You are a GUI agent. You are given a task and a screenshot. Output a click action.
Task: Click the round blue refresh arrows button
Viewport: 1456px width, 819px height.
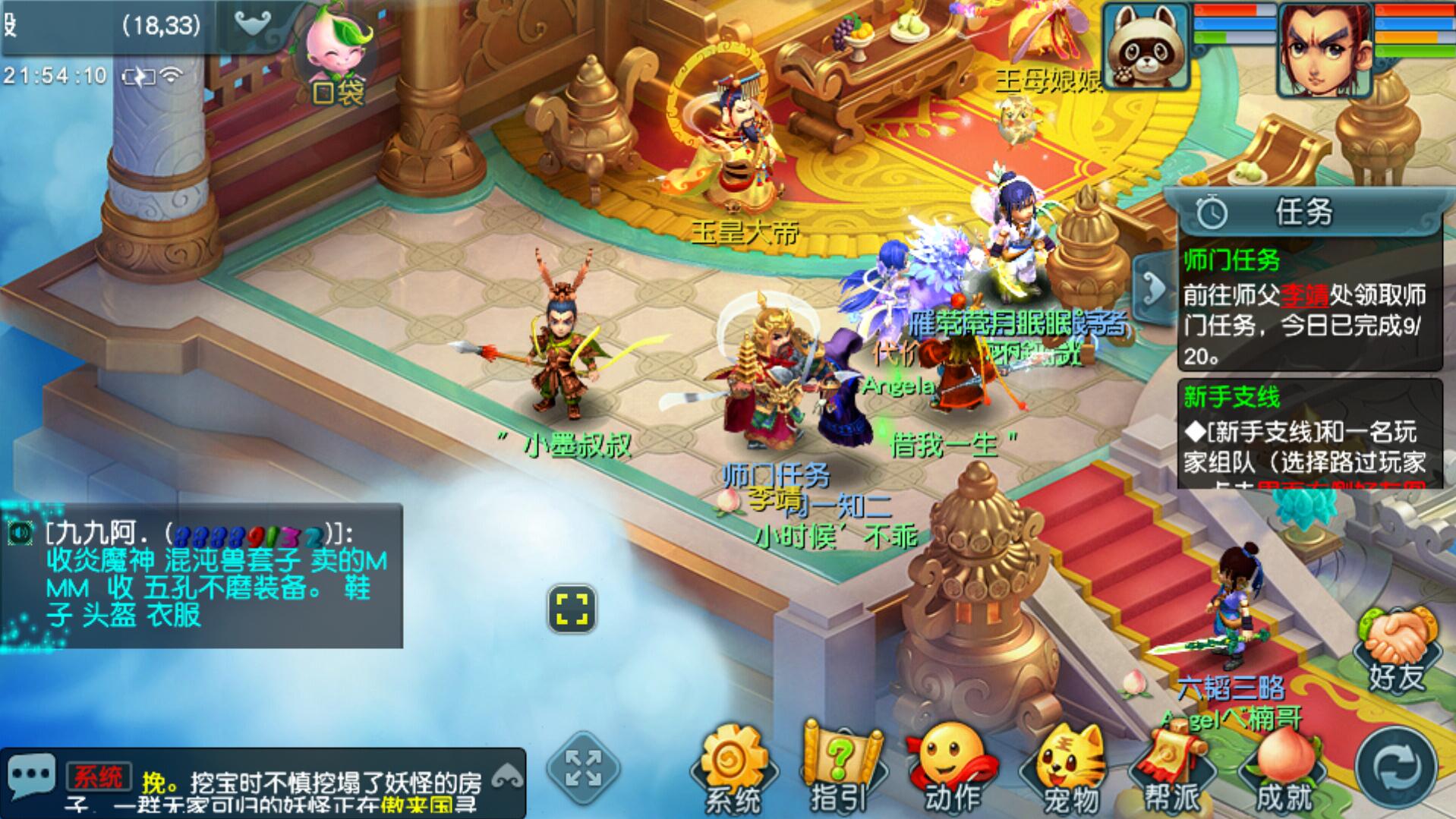click(x=1396, y=768)
